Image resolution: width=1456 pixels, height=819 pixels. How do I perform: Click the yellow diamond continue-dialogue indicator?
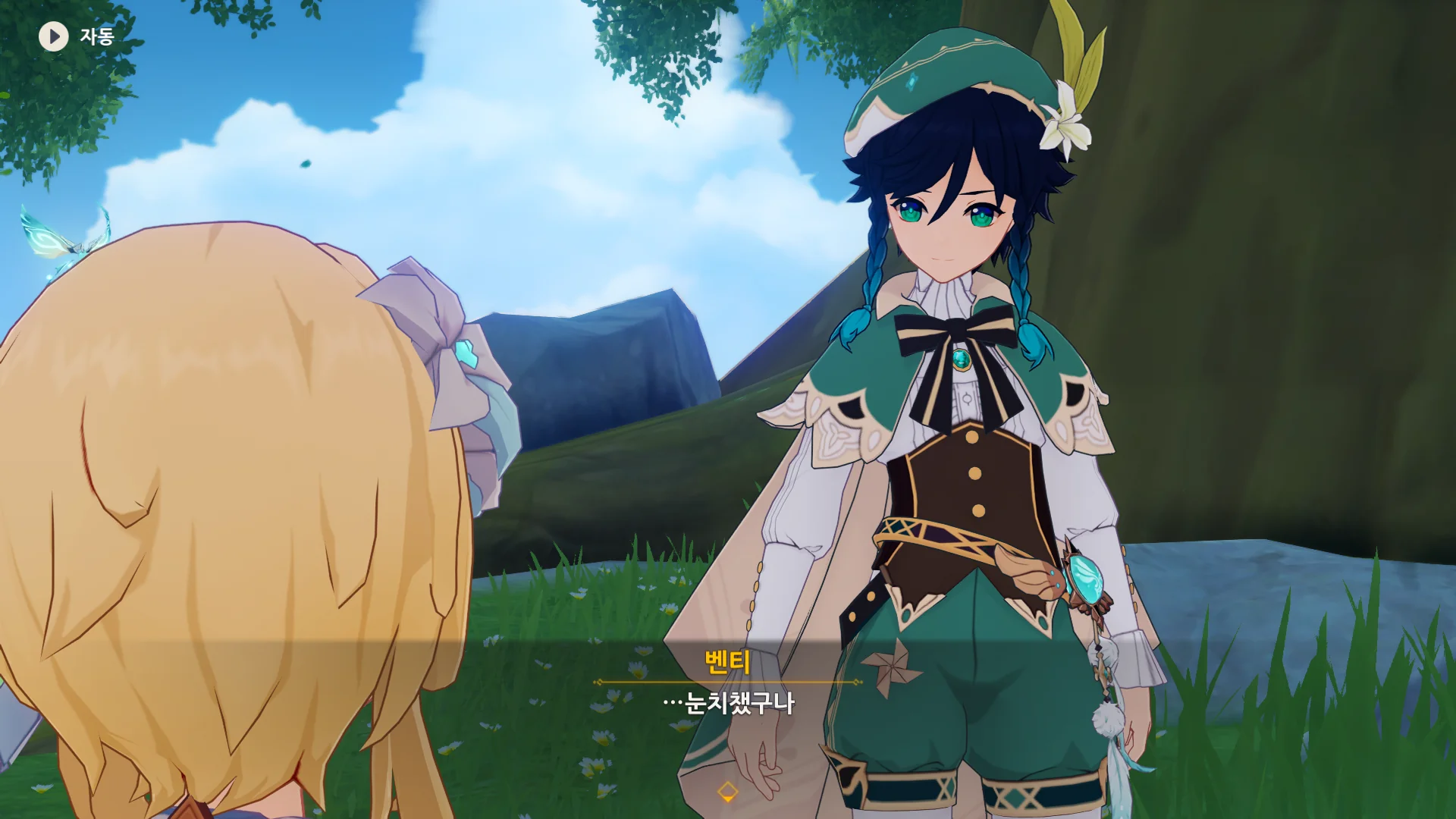pyautogui.click(x=727, y=792)
